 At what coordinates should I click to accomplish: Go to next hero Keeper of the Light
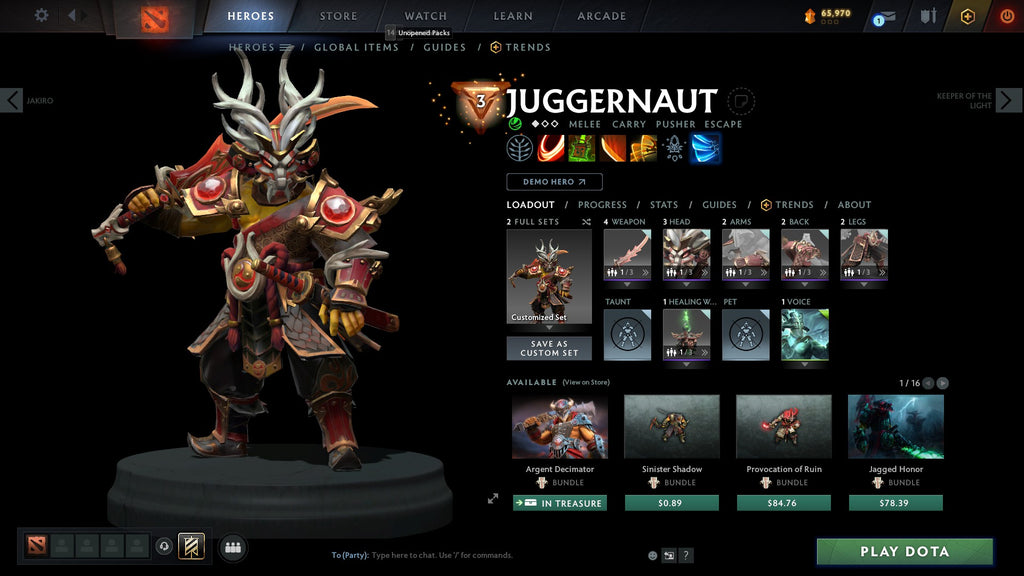coord(1008,100)
